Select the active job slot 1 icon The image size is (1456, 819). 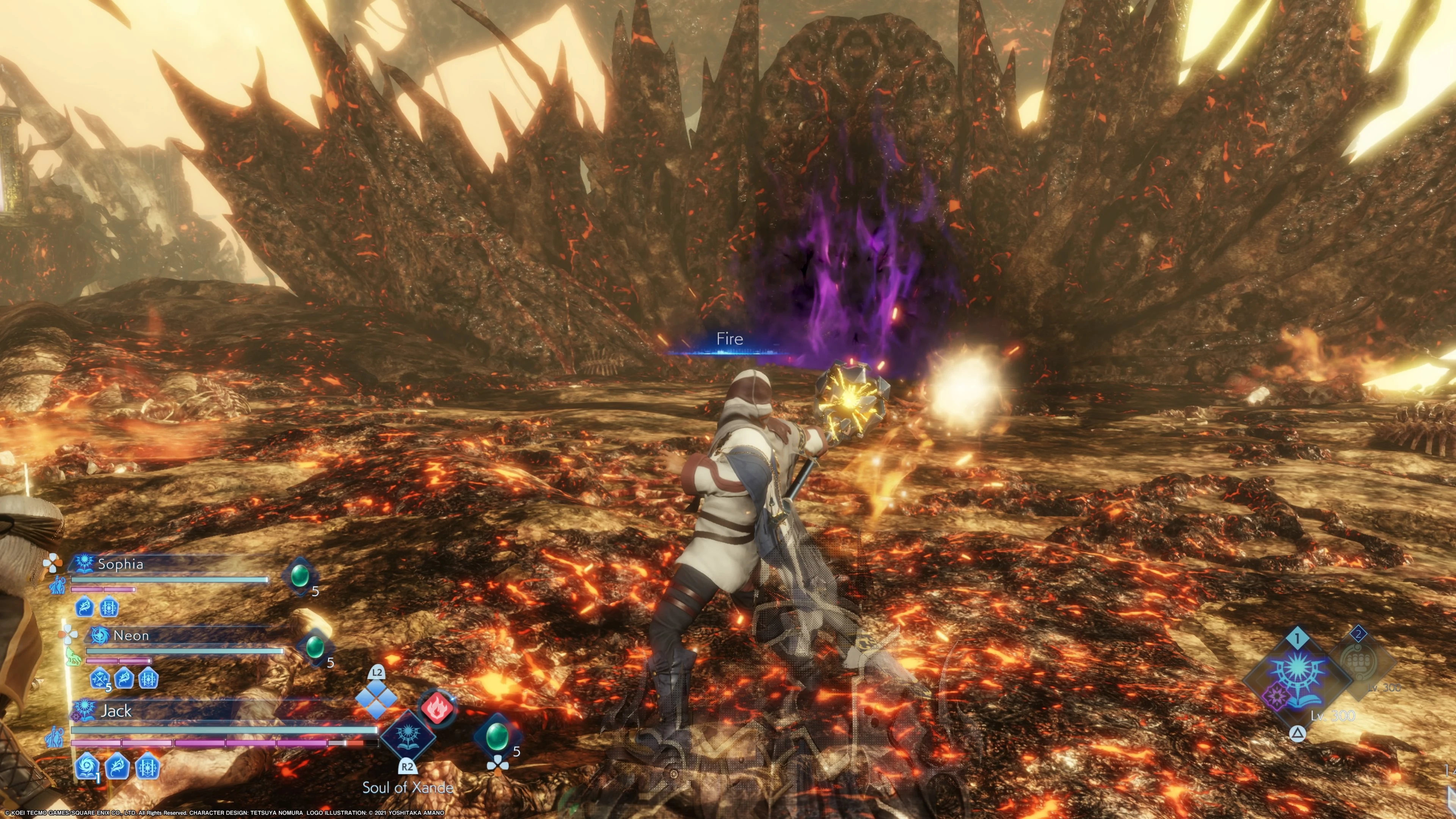(x=1298, y=676)
